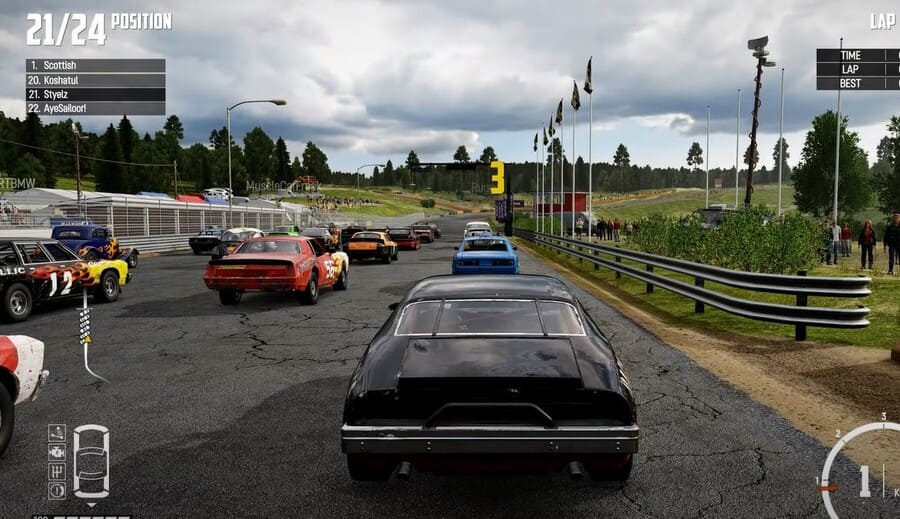Click the gearbox damage icon

click(57, 471)
